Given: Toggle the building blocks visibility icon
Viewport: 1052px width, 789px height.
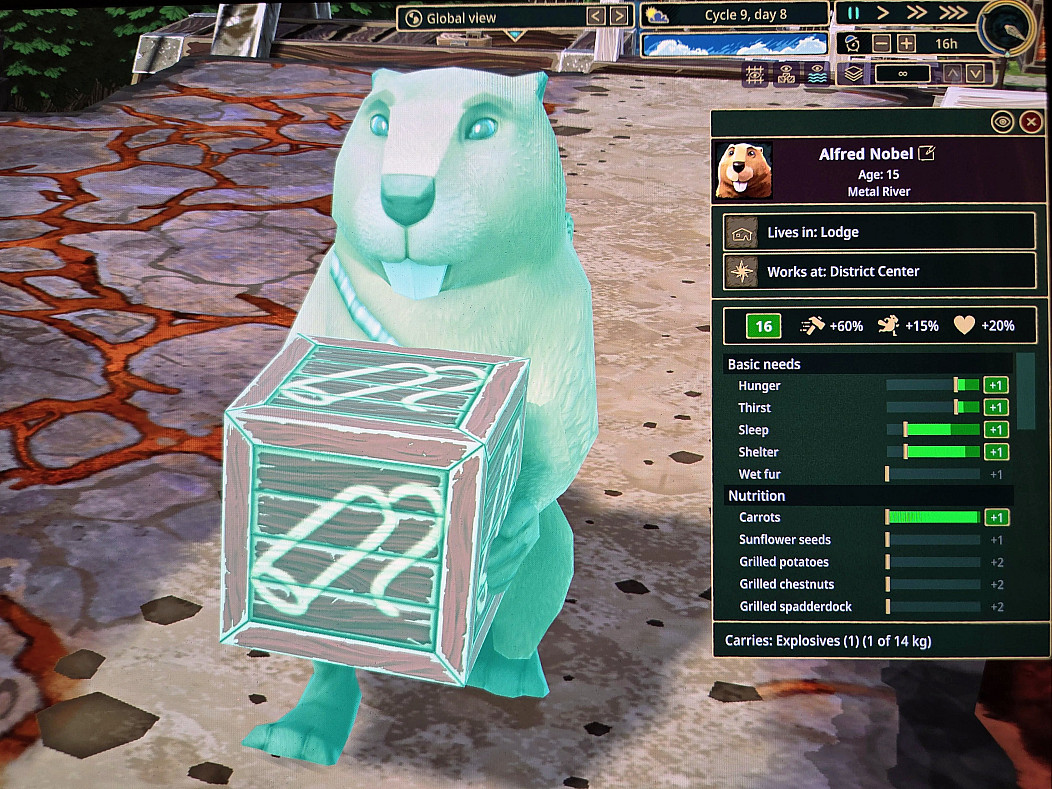Looking at the screenshot, I should (x=788, y=74).
